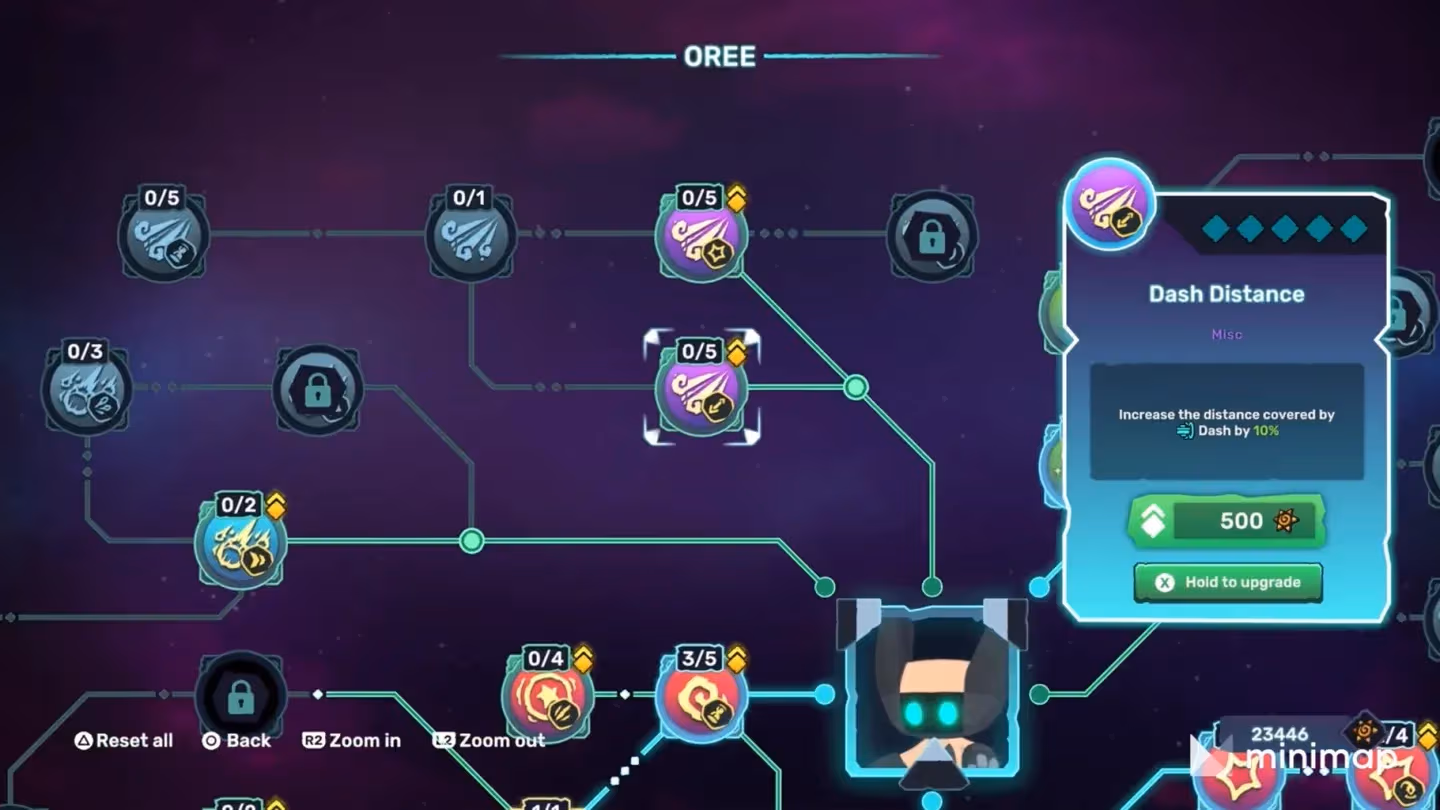Select the 0/1 dash skill node

coord(470,238)
